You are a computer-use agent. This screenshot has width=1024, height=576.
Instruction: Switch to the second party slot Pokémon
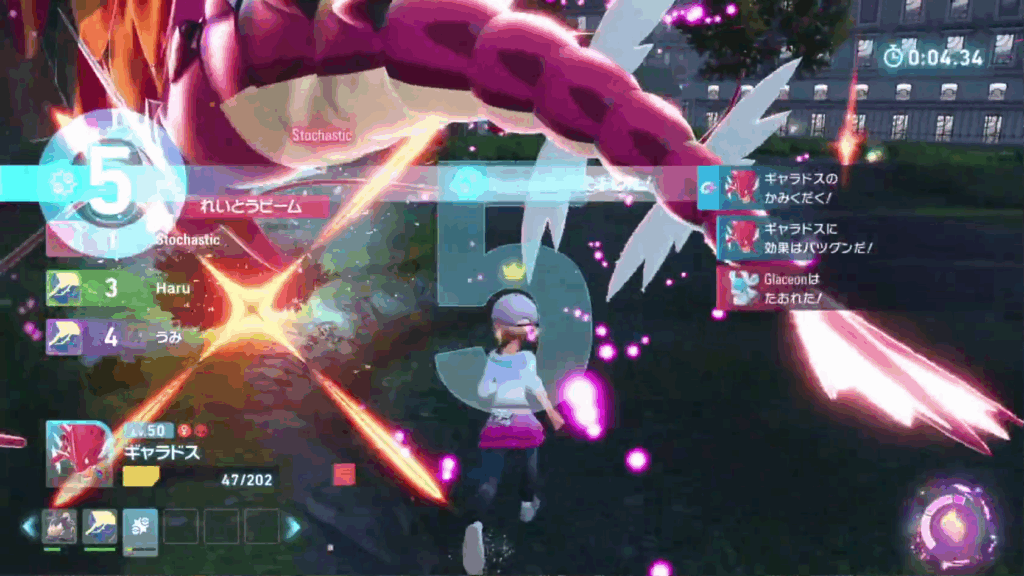(100, 525)
